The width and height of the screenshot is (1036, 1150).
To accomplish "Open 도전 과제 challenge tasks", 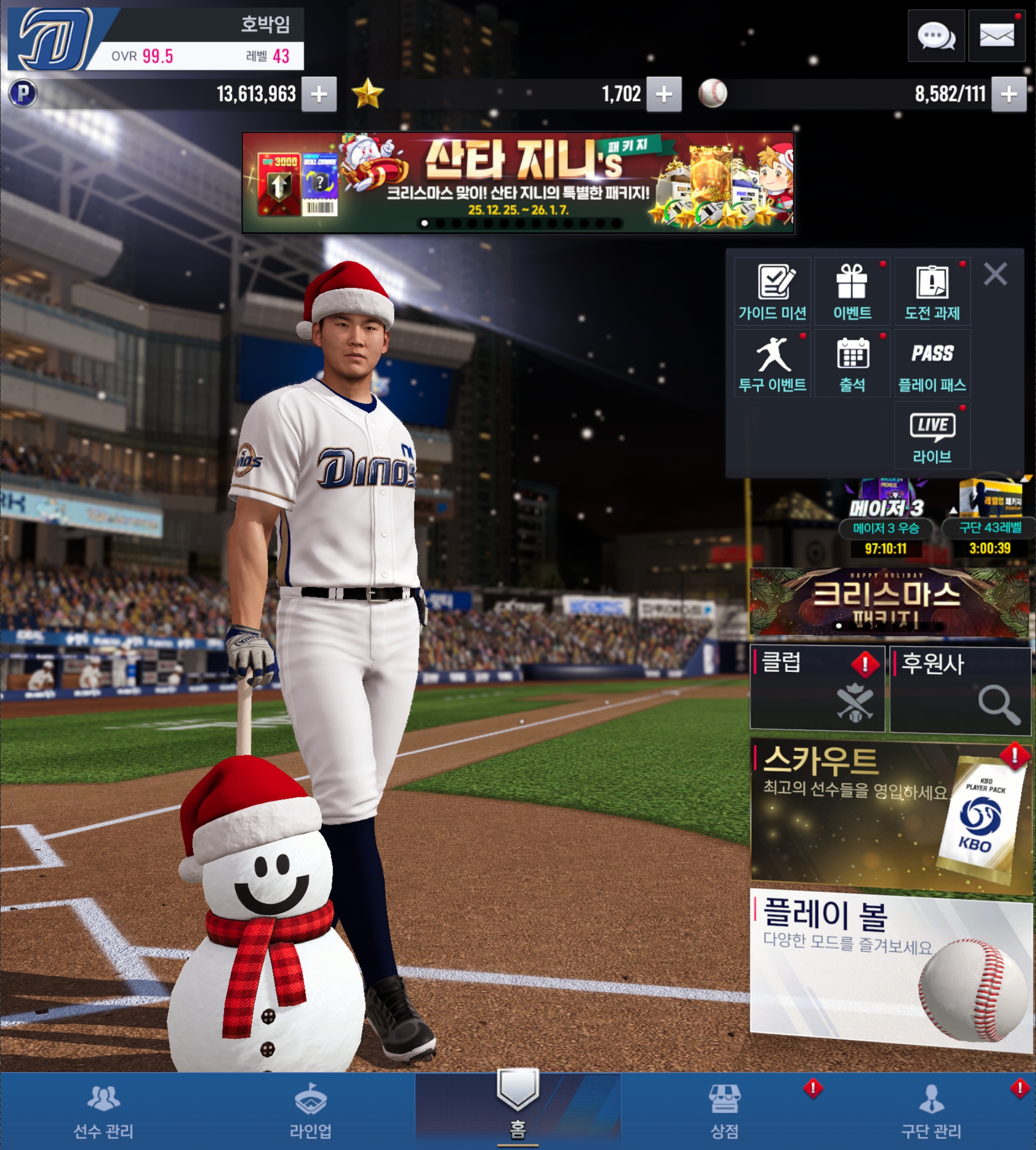I will 932,292.
